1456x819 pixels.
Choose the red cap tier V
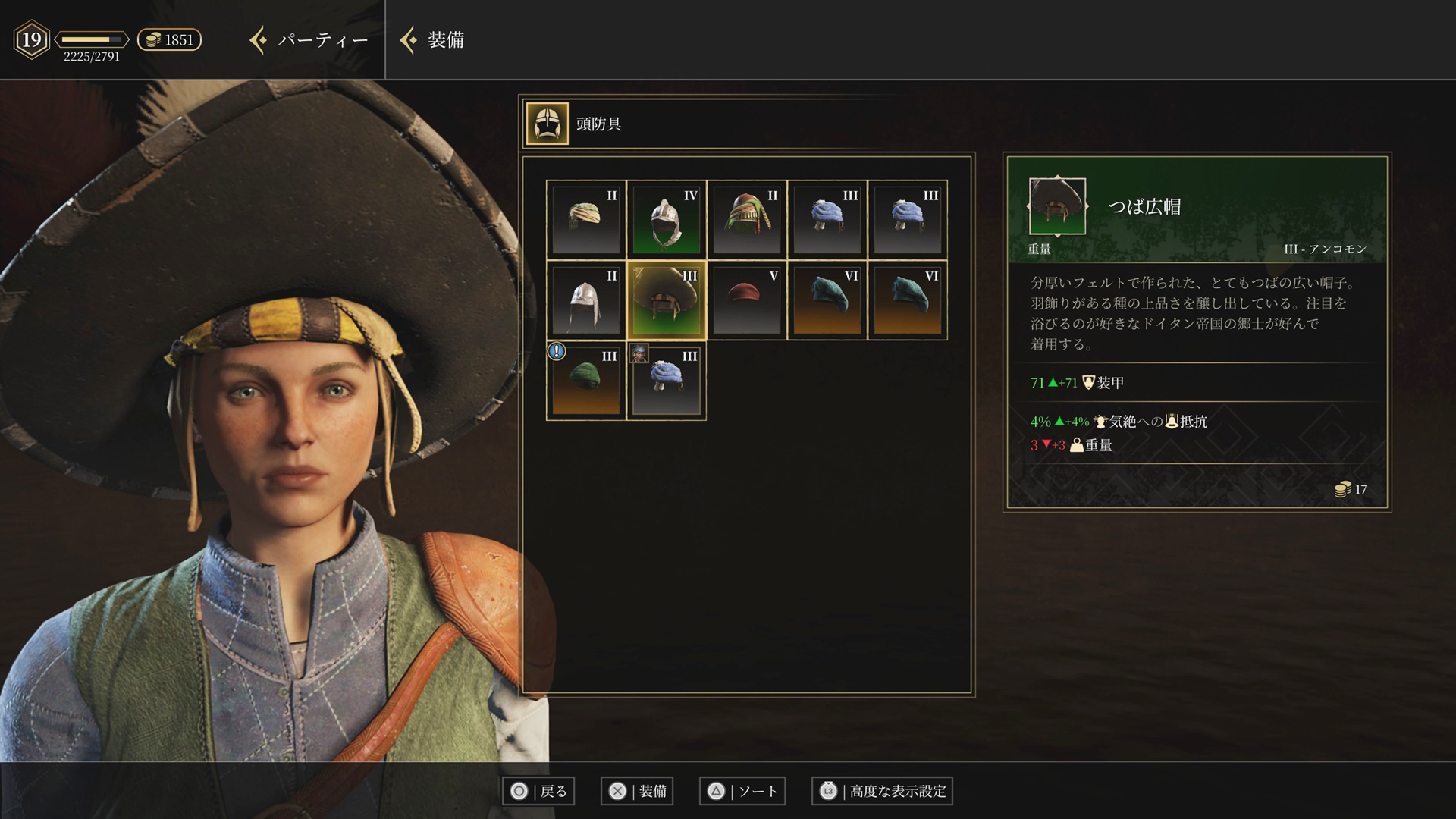pos(747,300)
